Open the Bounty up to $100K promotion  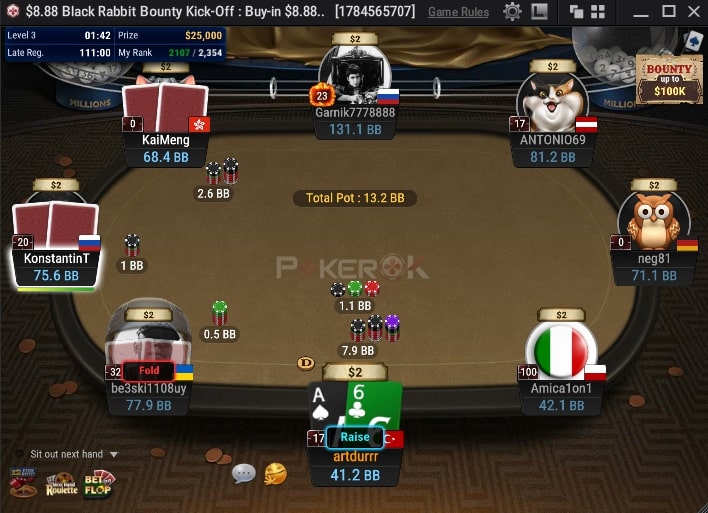667,77
